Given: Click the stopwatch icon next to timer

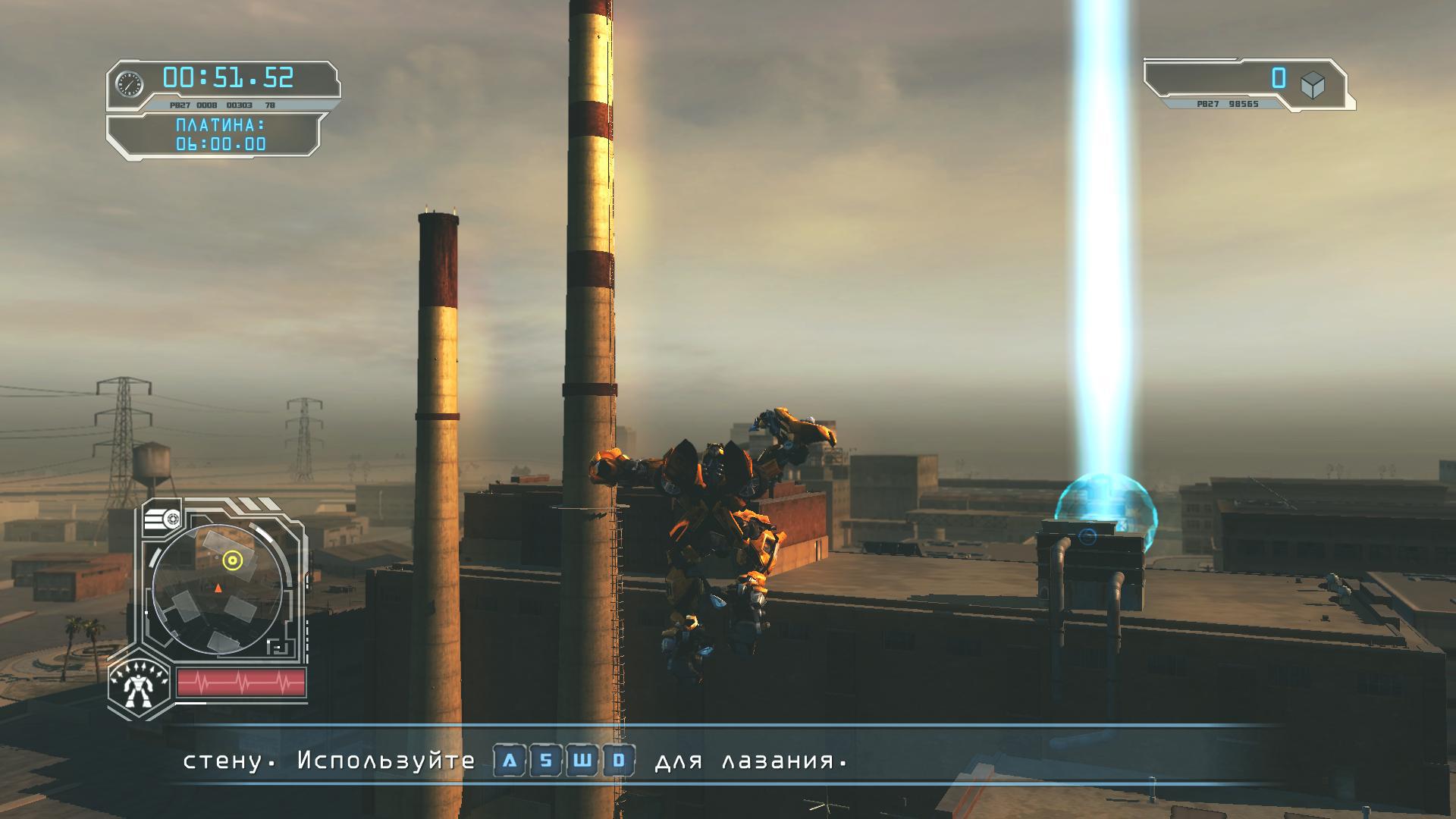Looking at the screenshot, I should [130, 83].
